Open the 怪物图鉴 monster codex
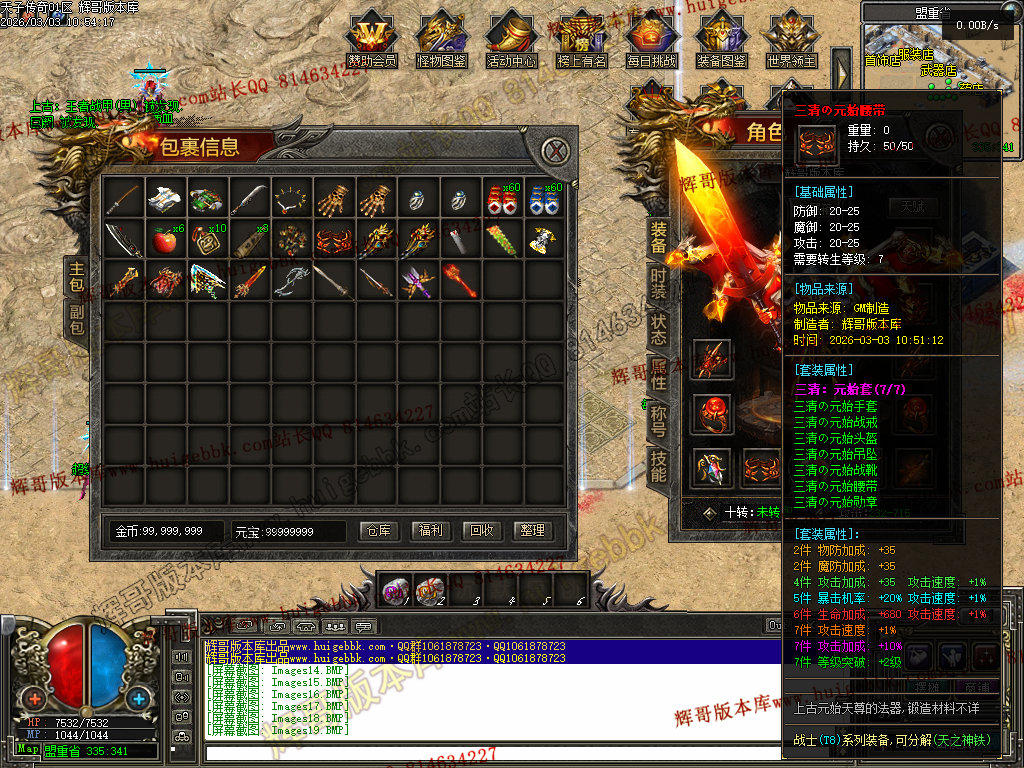Image resolution: width=1024 pixels, height=768 pixels. 442,40
